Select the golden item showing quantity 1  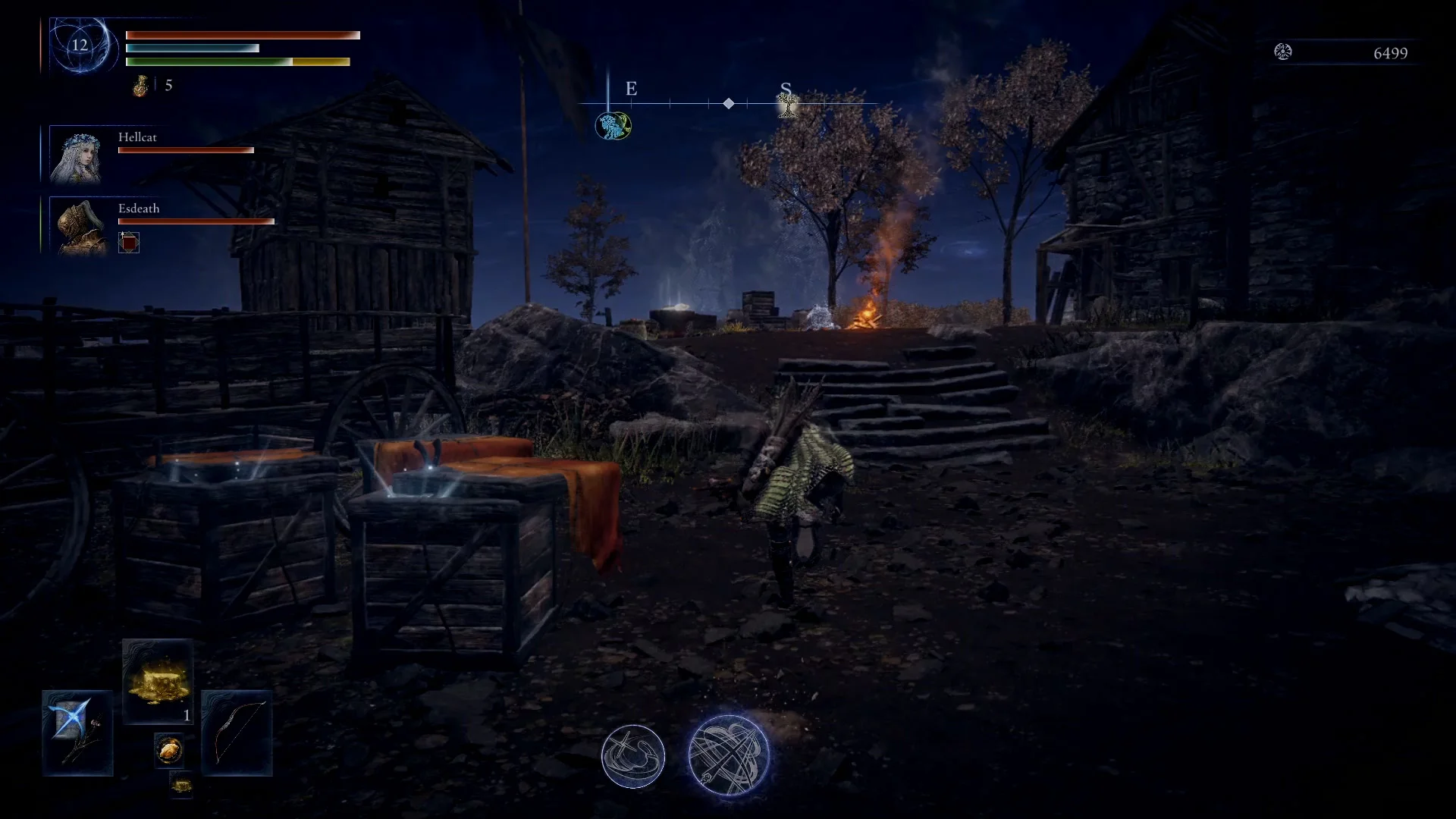pos(157,680)
